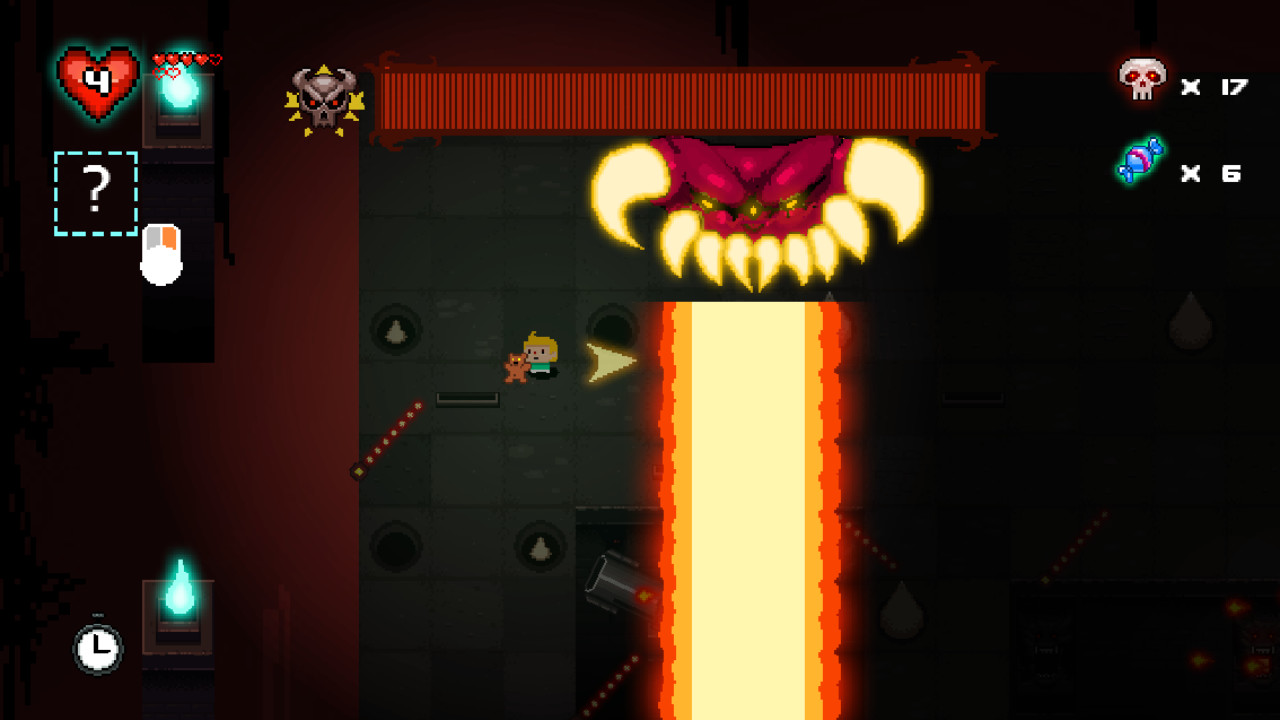
Task: Click the teddy bear companion sprite
Action: pos(516,367)
